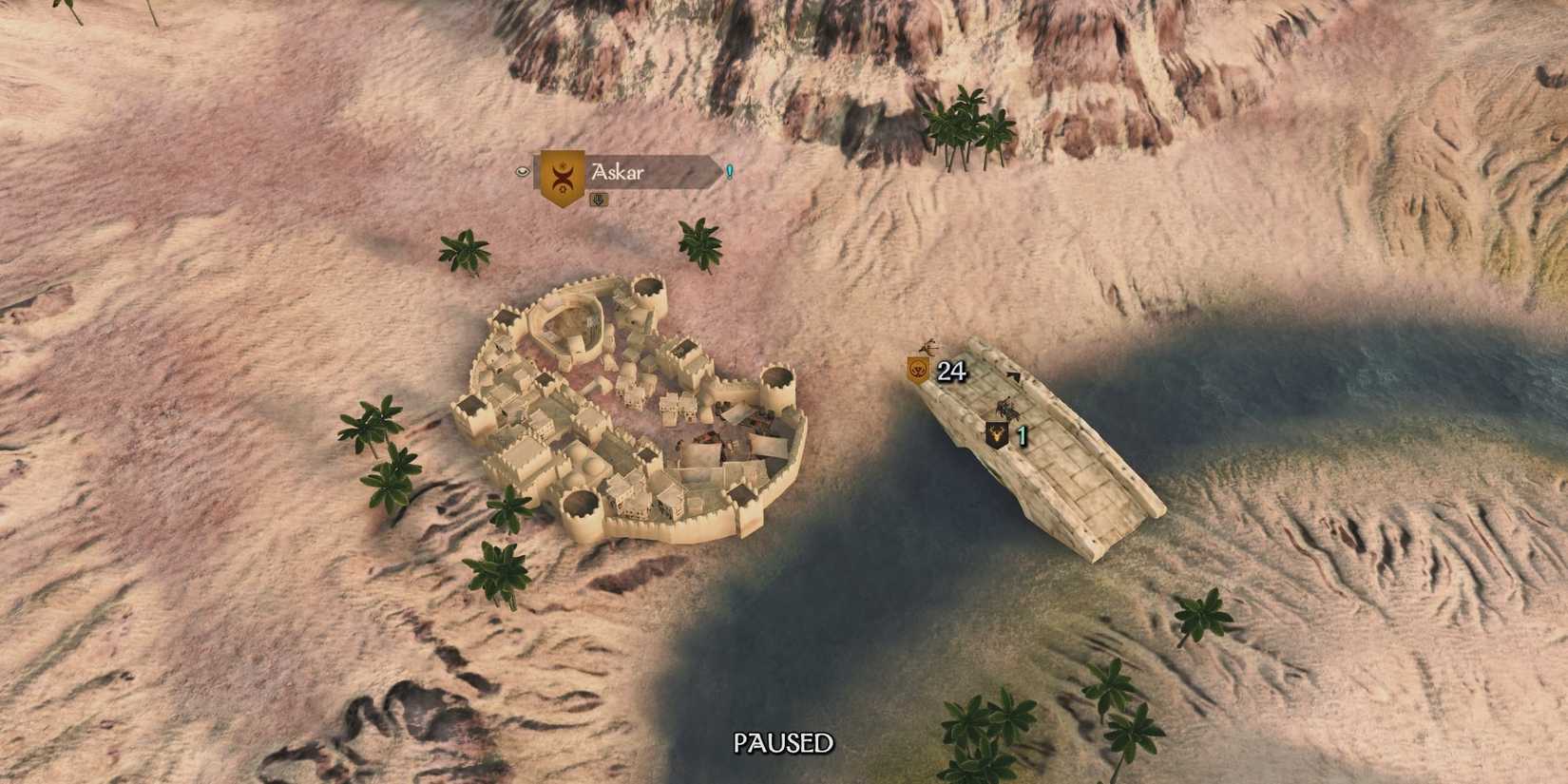Click the Askar settlement name label
The height and width of the screenshot is (784, 1568).
point(618,172)
